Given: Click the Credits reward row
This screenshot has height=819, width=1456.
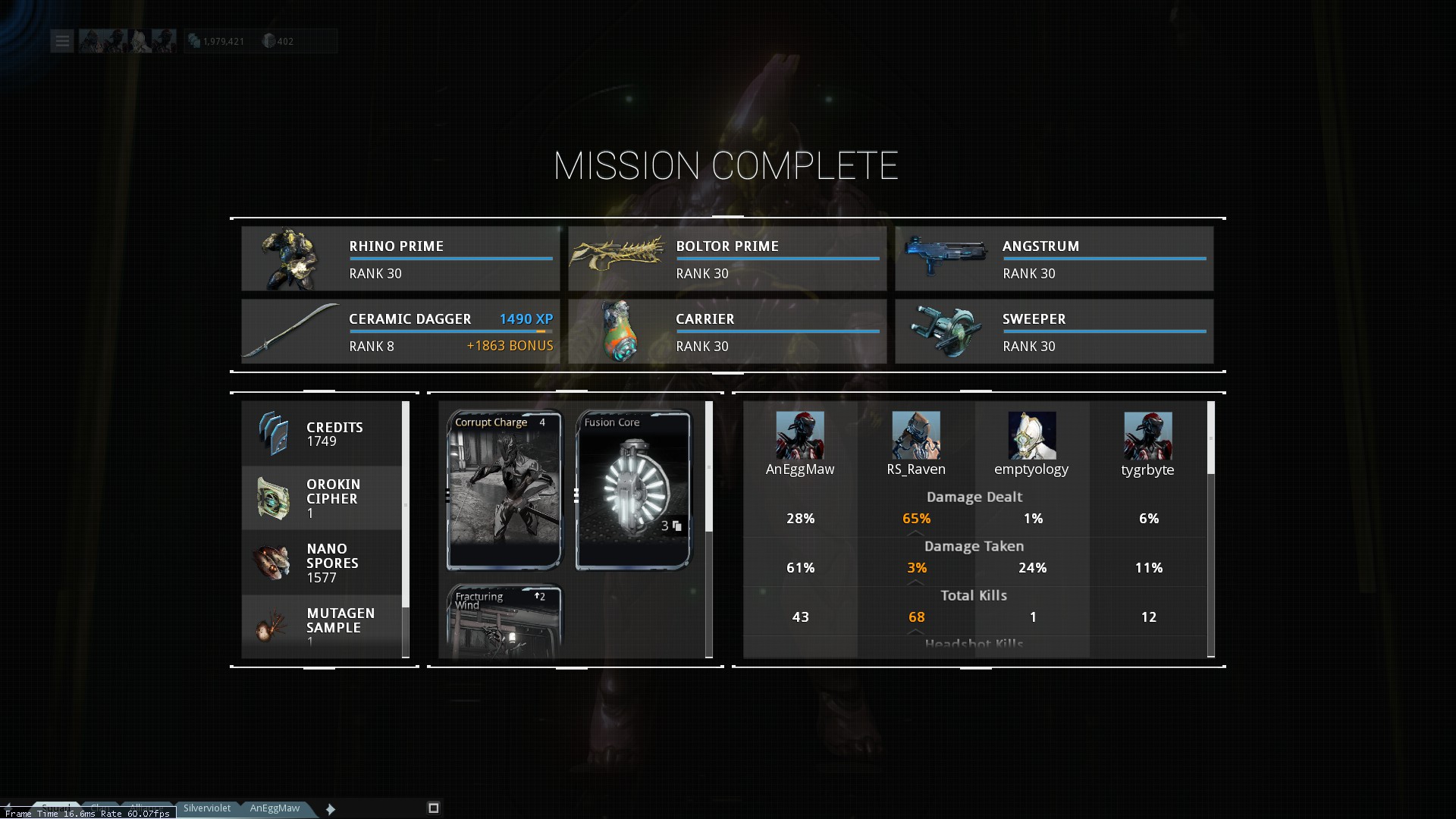Looking at the screenshot, I should 322,434.
